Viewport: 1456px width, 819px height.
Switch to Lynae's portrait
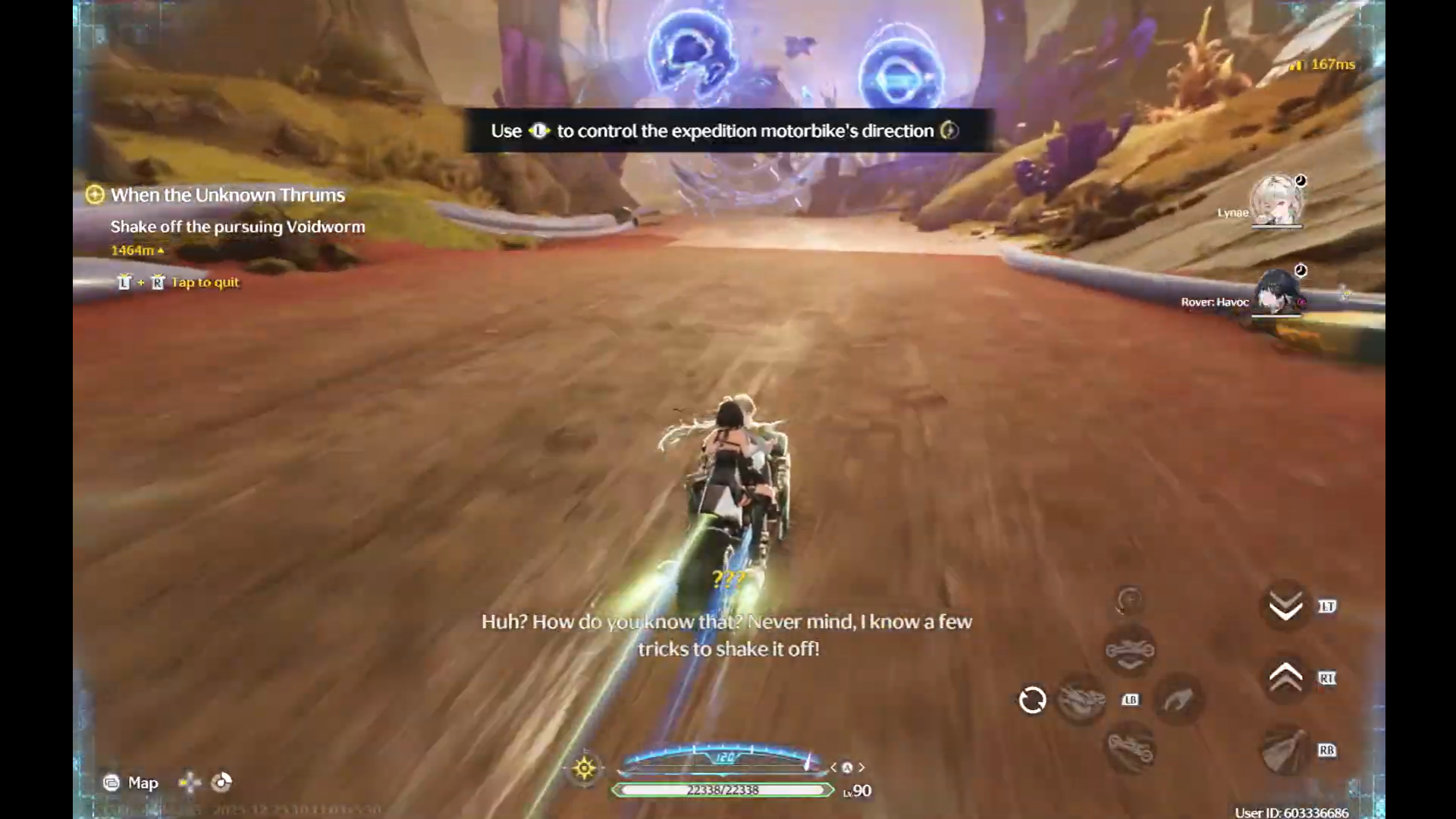pos(1276,201)
